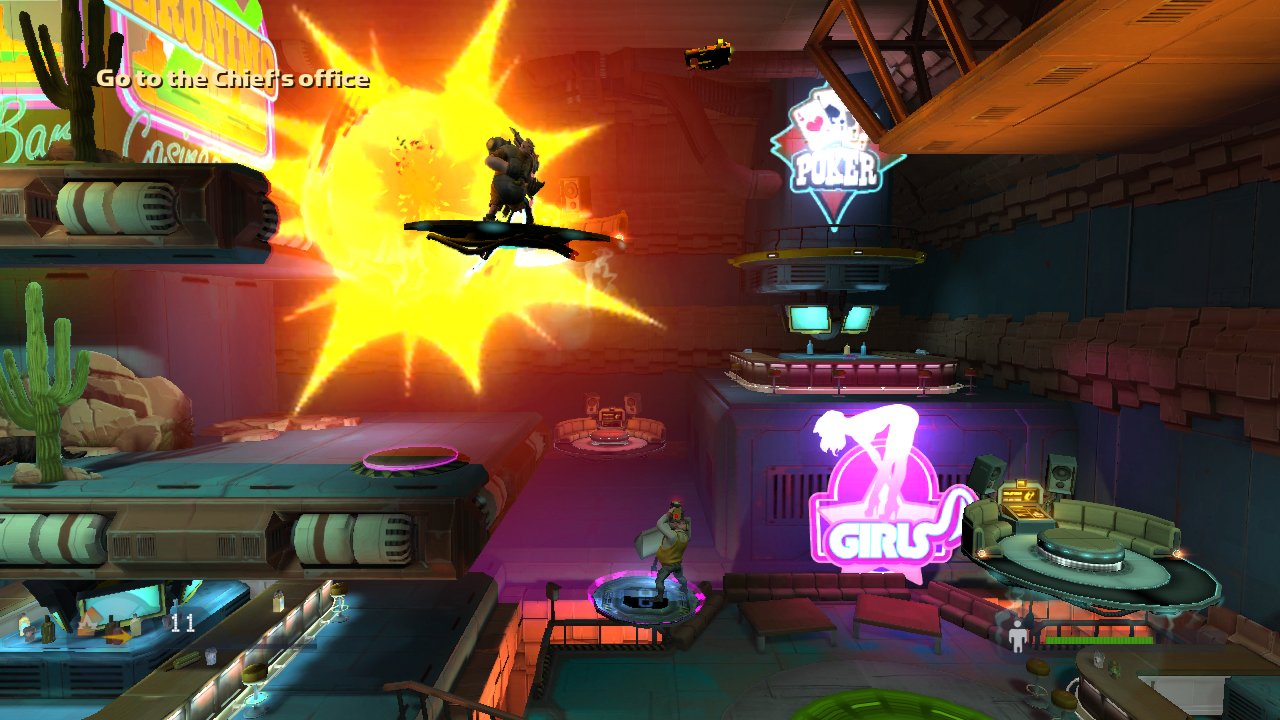Click the jukebox on the round couch platform
Screen dimensions: 1280x720
pos(1020,498)
